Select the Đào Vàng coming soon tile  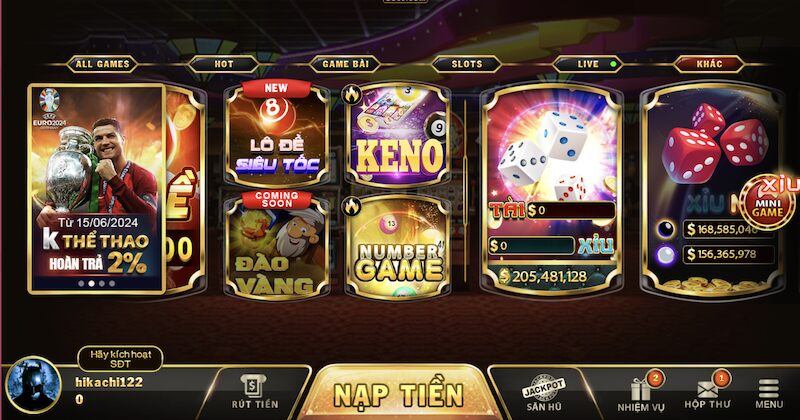click(276, 243)
